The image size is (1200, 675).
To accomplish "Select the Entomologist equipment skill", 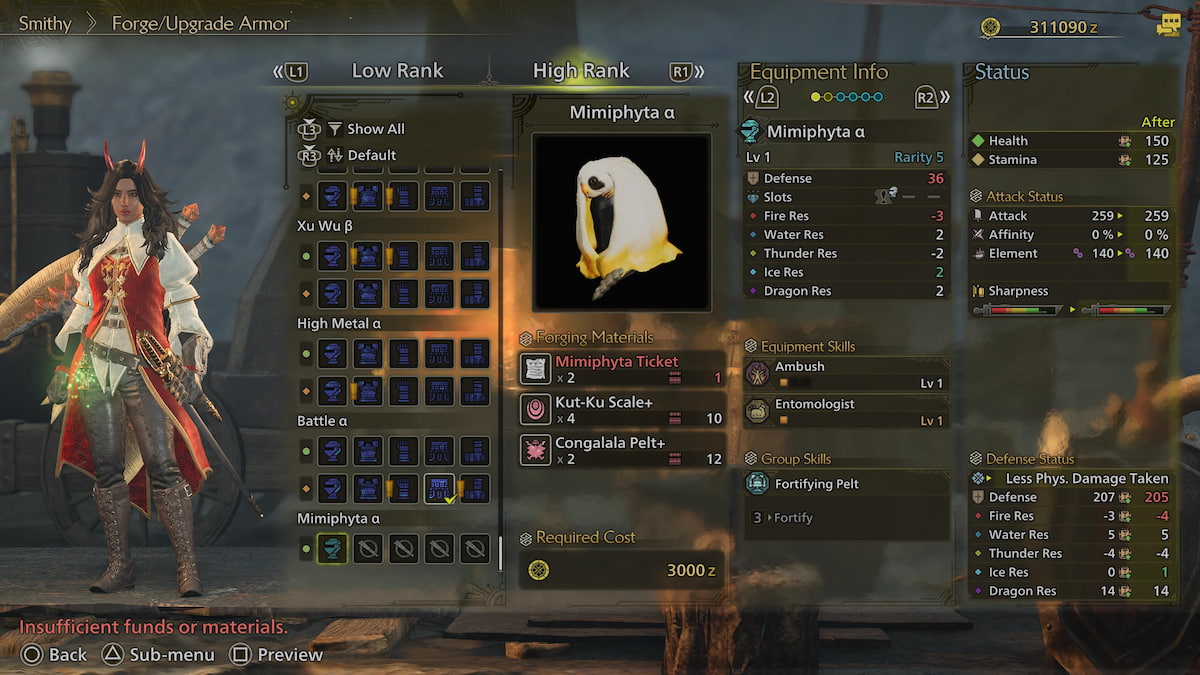I will click(x=846, y=412).
